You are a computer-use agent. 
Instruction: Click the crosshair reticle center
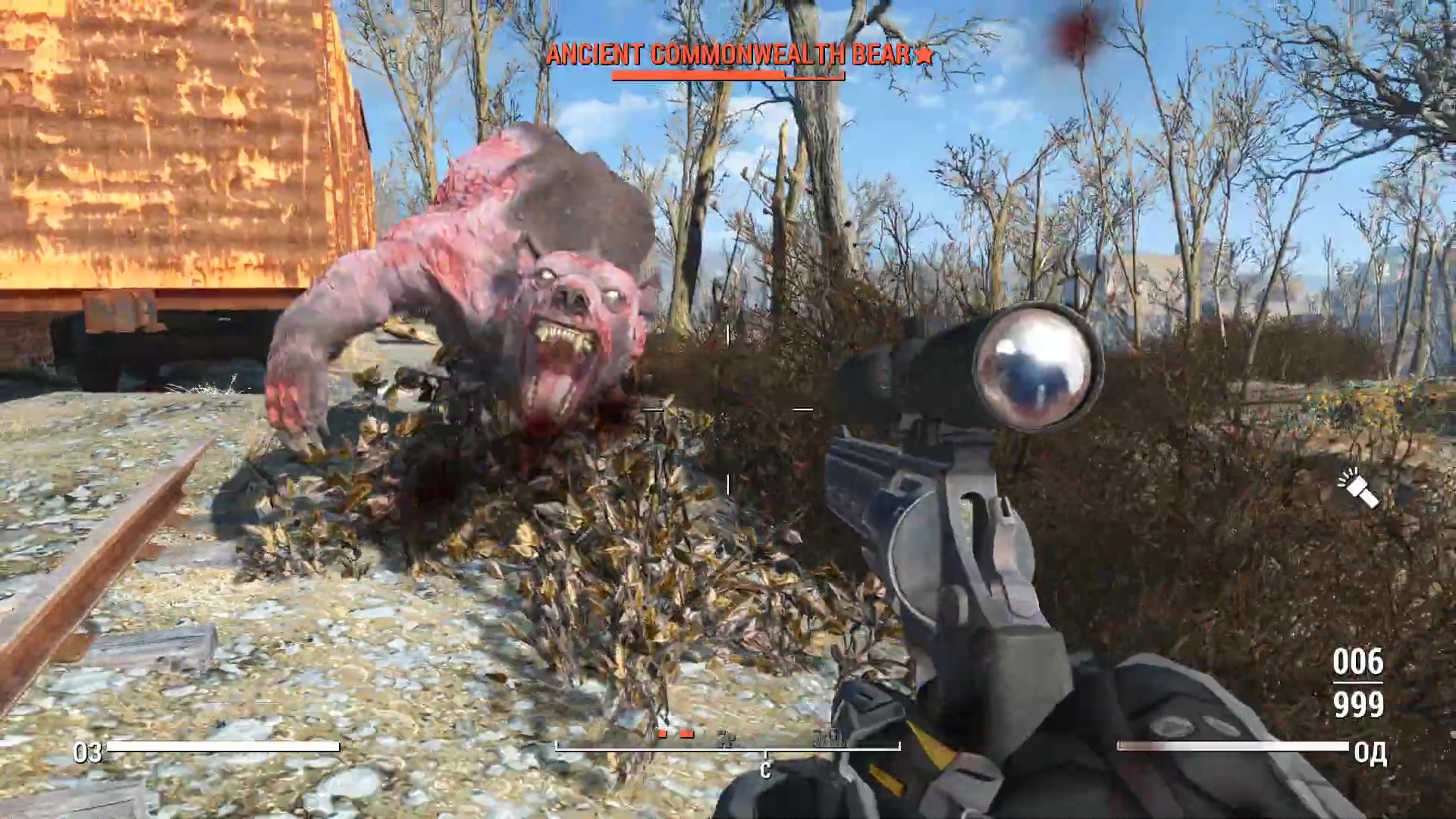(x=727, y=409)
